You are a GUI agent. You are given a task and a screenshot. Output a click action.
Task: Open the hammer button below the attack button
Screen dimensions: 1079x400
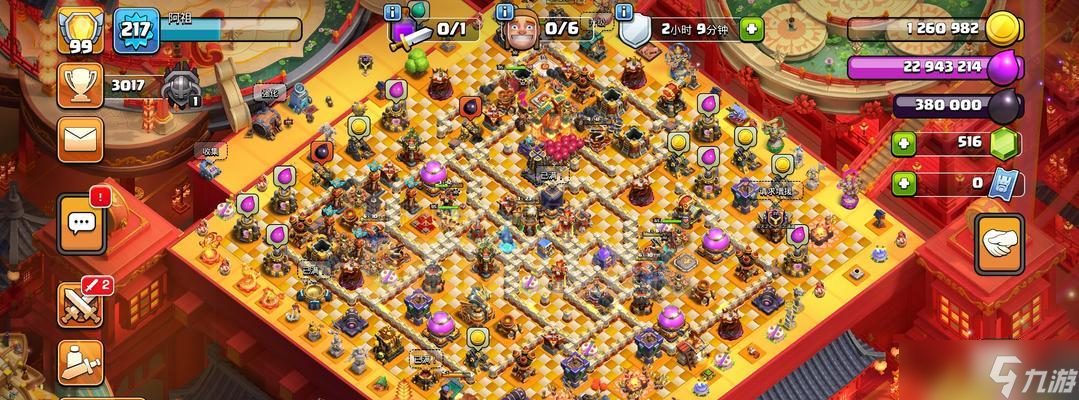click(80, 362)
